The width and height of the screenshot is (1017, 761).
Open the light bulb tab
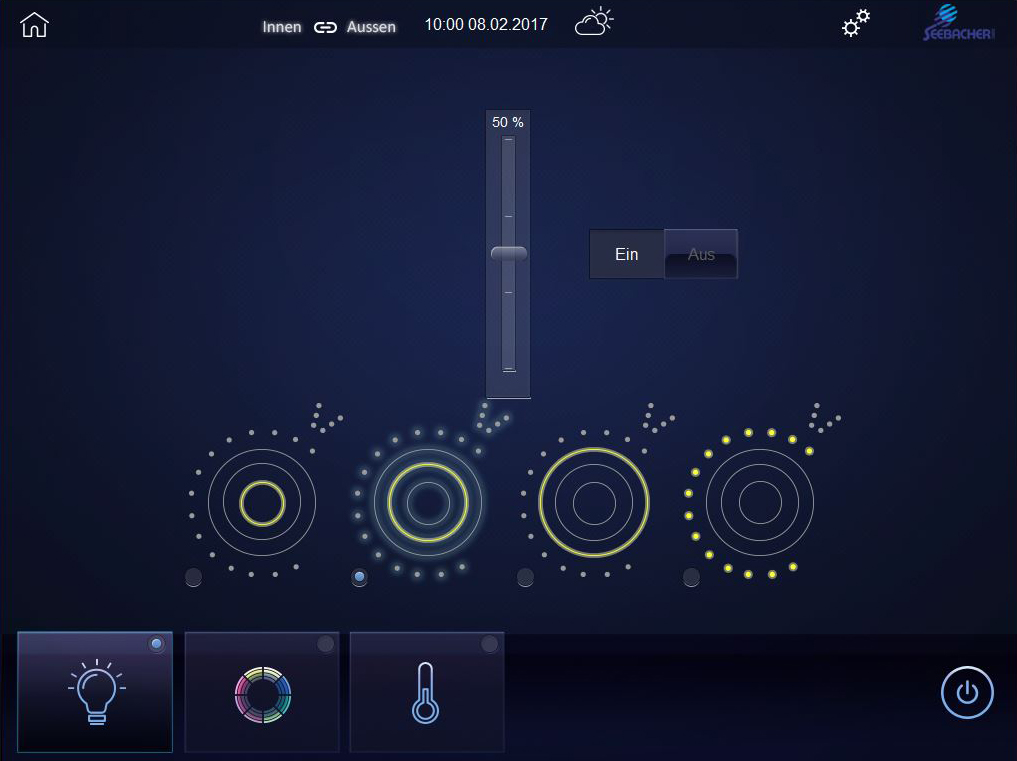(95, 692)
